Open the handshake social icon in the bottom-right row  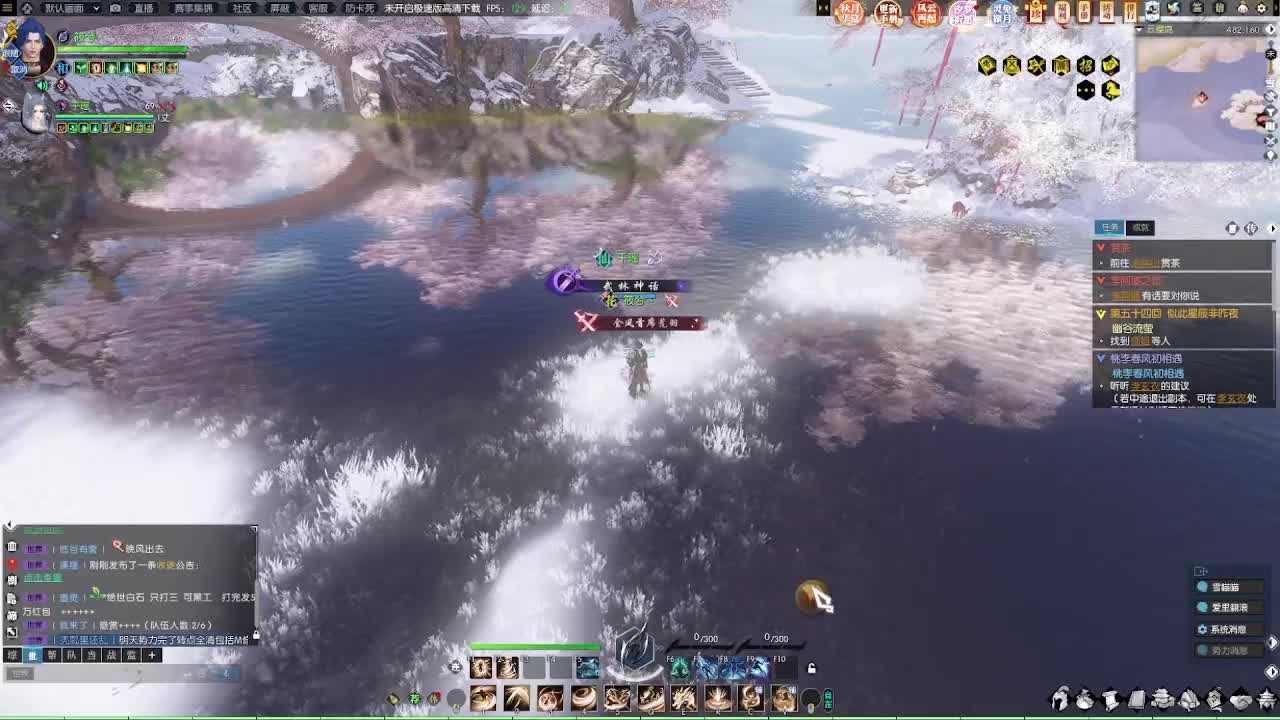[x=1241, y=700]
